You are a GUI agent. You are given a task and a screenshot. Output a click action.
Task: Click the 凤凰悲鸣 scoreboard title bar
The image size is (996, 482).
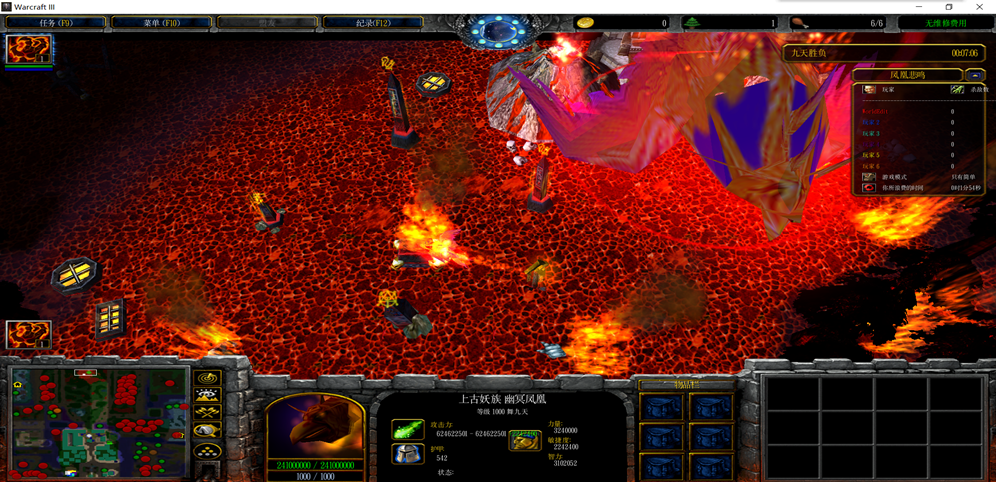[x=907, y=75]
